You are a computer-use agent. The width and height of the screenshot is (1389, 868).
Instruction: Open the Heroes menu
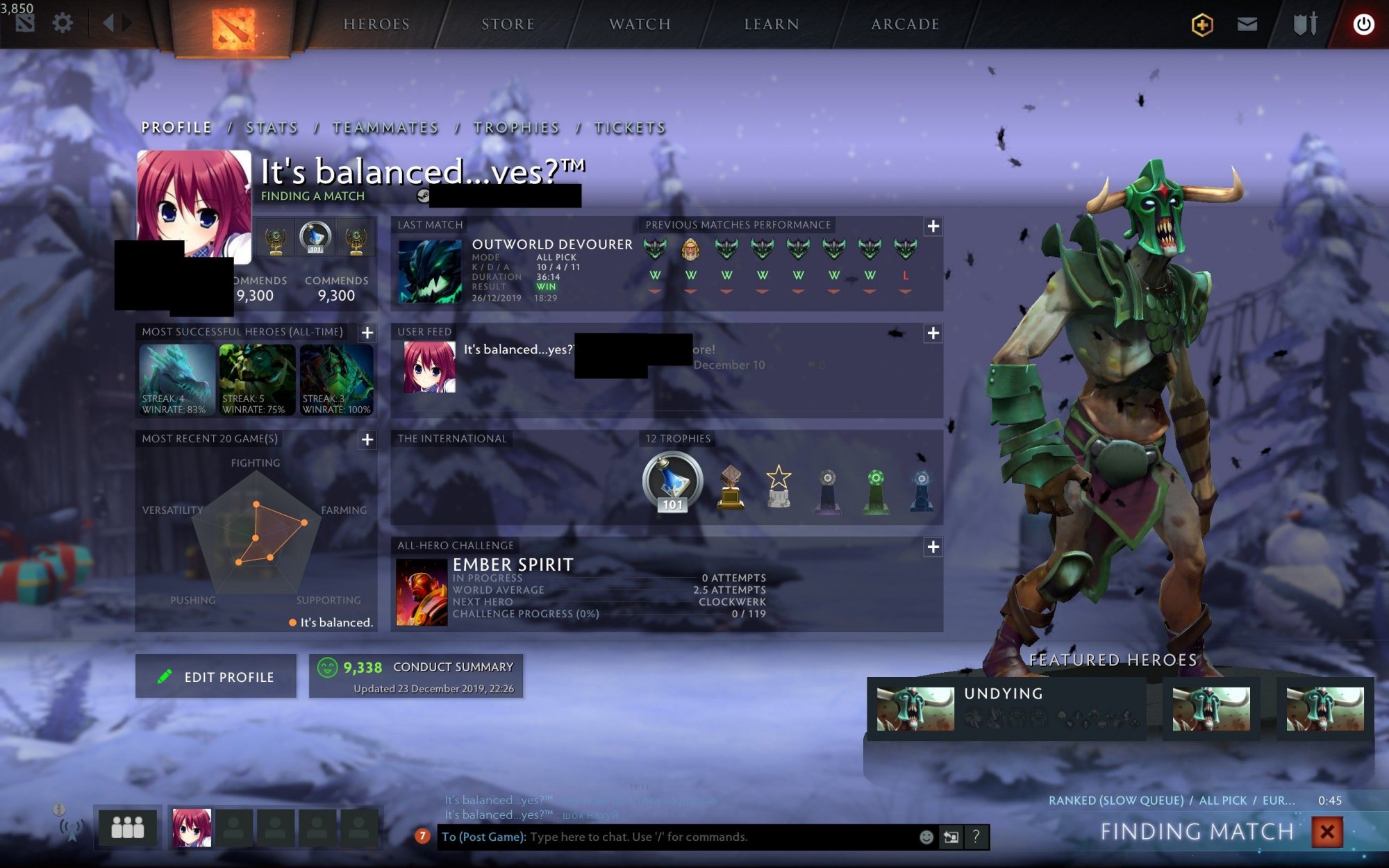tap(376, 24)
